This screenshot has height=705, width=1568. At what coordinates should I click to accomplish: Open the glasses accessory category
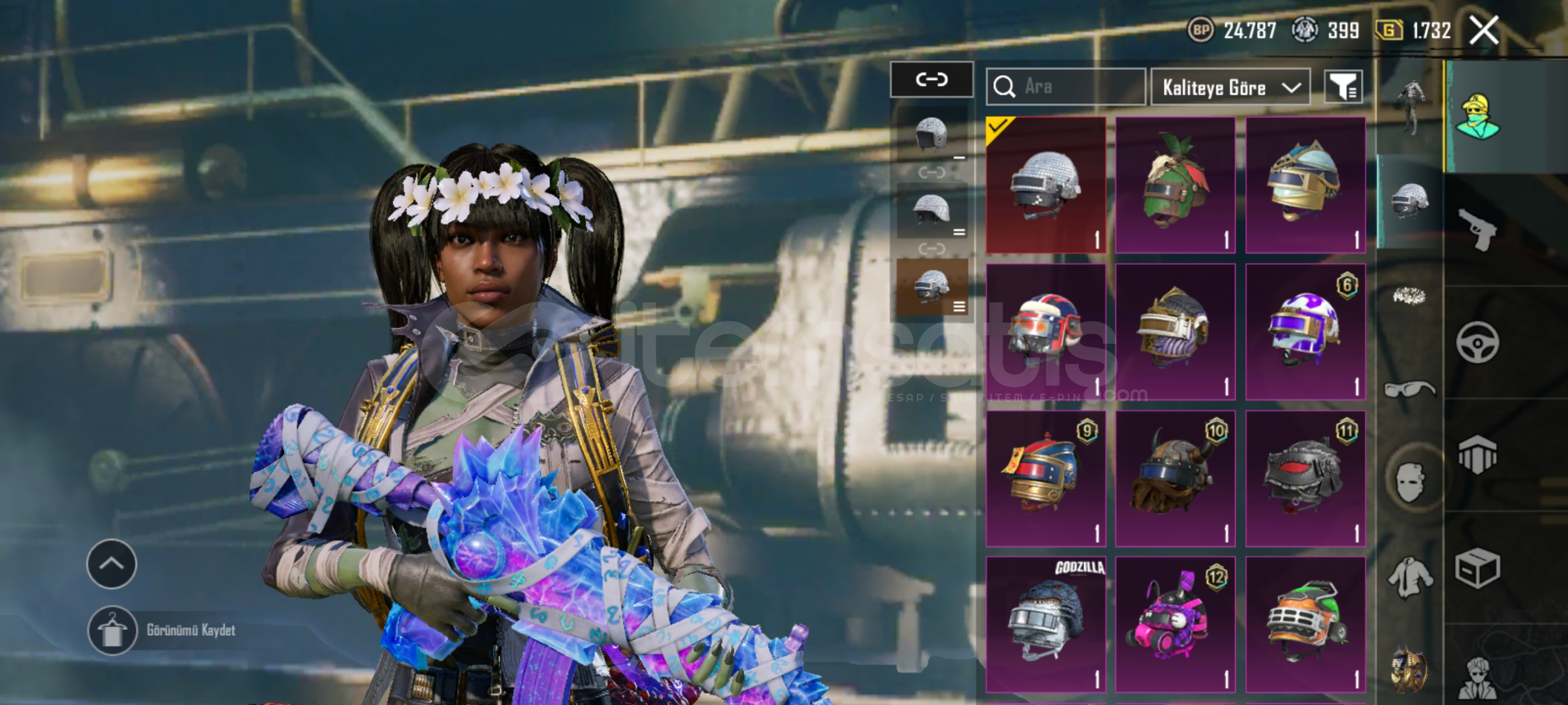pyautogui.click(x=1409, y=390)
